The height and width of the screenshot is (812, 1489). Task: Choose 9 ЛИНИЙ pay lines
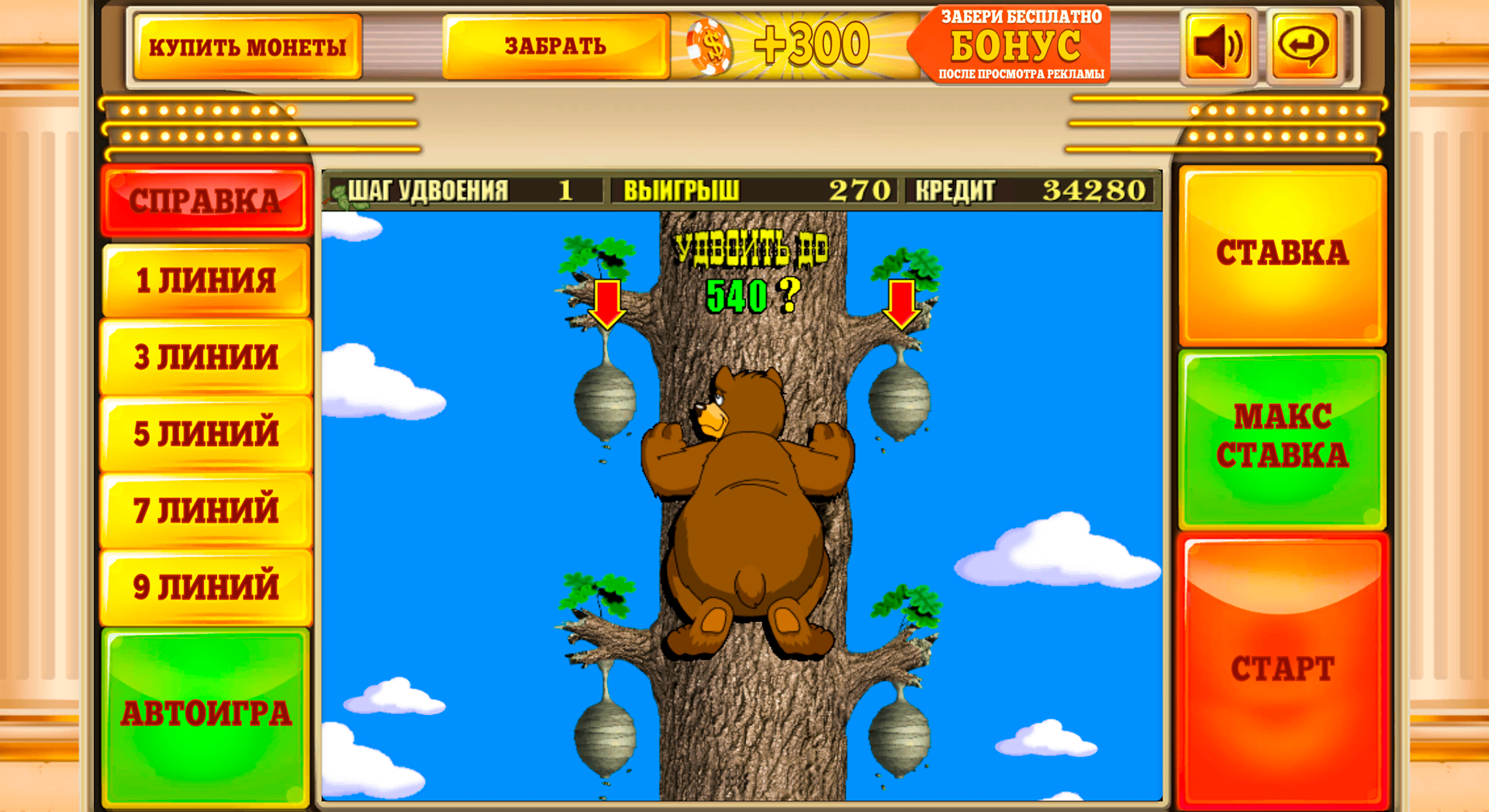point(206,586)
